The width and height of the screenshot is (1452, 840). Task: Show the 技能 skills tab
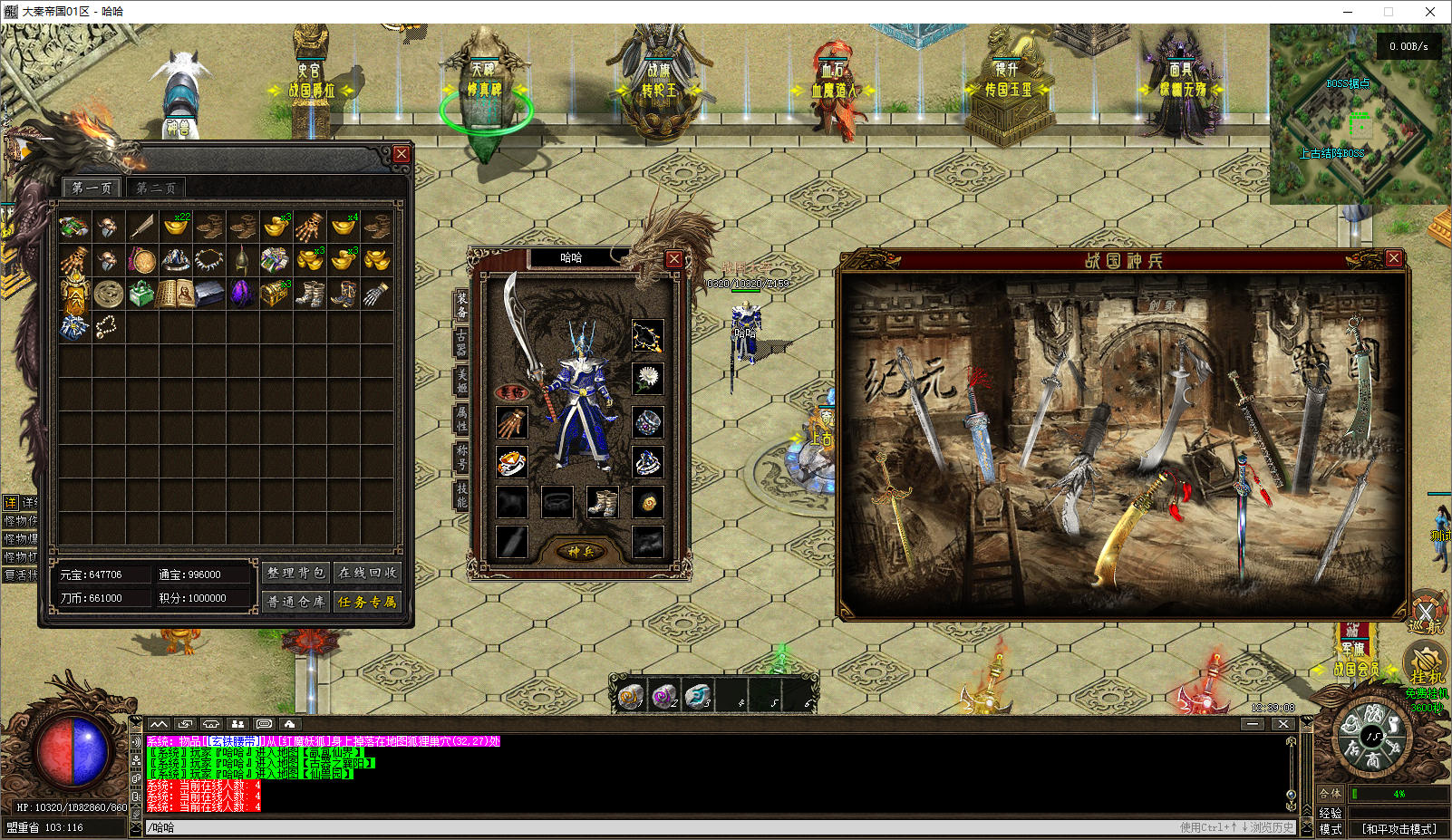pos(461,495)
